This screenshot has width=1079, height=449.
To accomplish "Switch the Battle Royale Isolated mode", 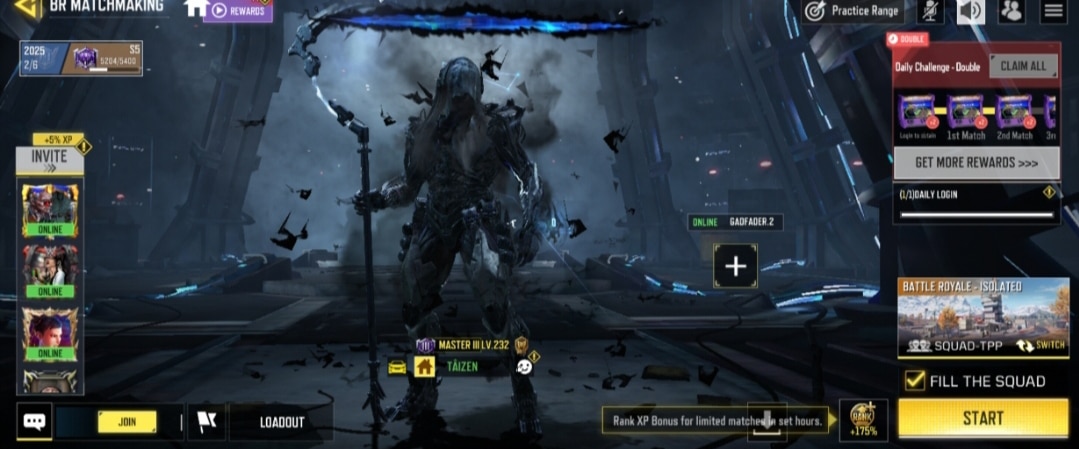I will pos(1041,345).
